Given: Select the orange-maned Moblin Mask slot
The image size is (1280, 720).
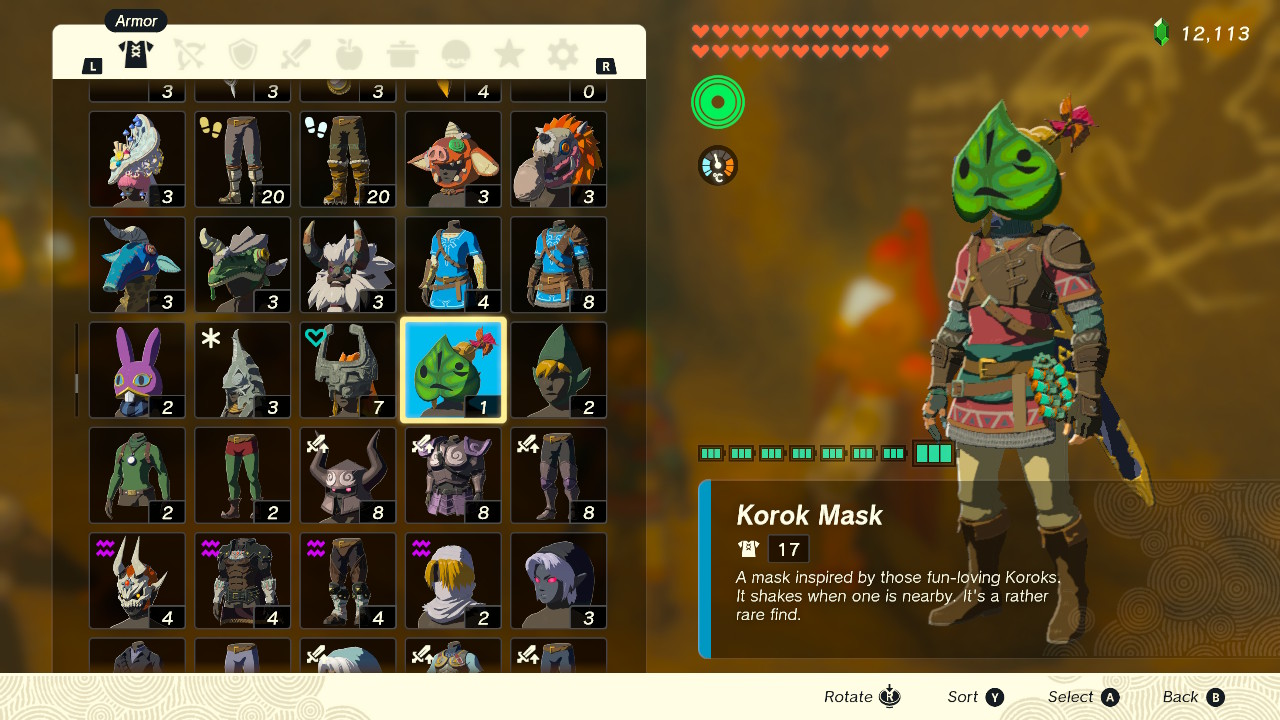Looking at the screenshot, I should (559, 159).
